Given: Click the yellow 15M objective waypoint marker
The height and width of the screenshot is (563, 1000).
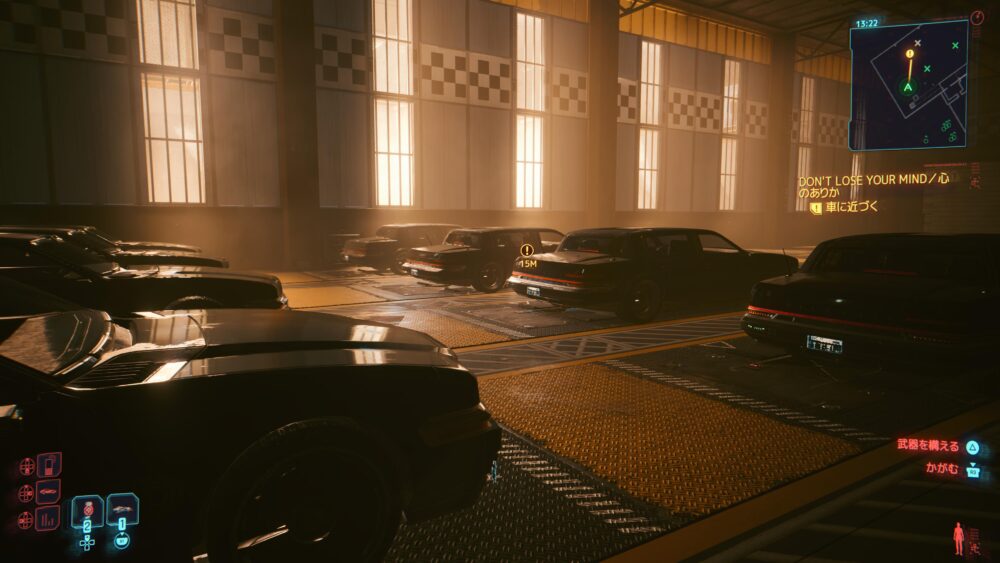Looking at the screenshot, I should [x=526, y=251].
